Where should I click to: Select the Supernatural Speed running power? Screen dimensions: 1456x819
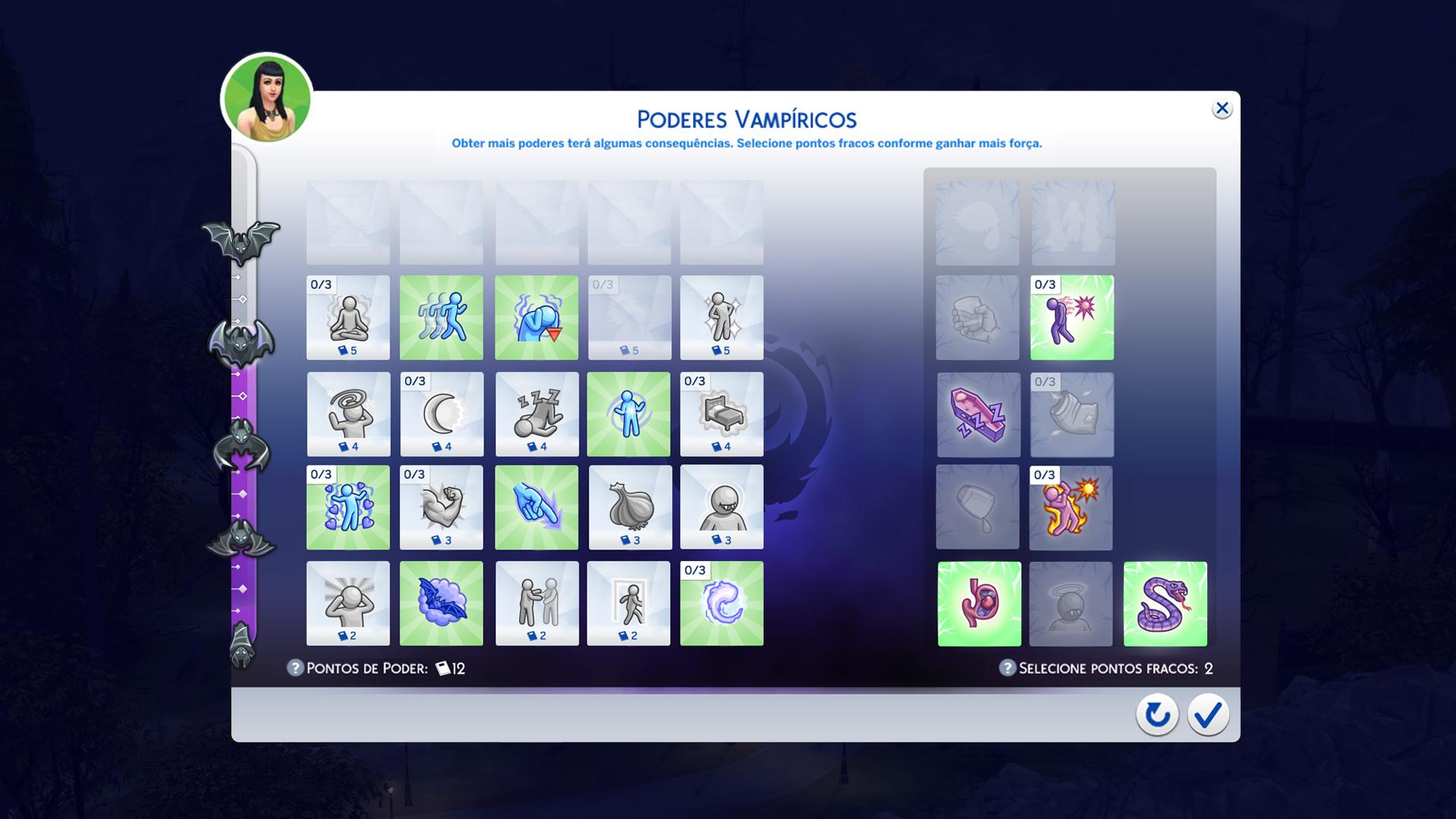pyautogui.click(x=442, y=318)
